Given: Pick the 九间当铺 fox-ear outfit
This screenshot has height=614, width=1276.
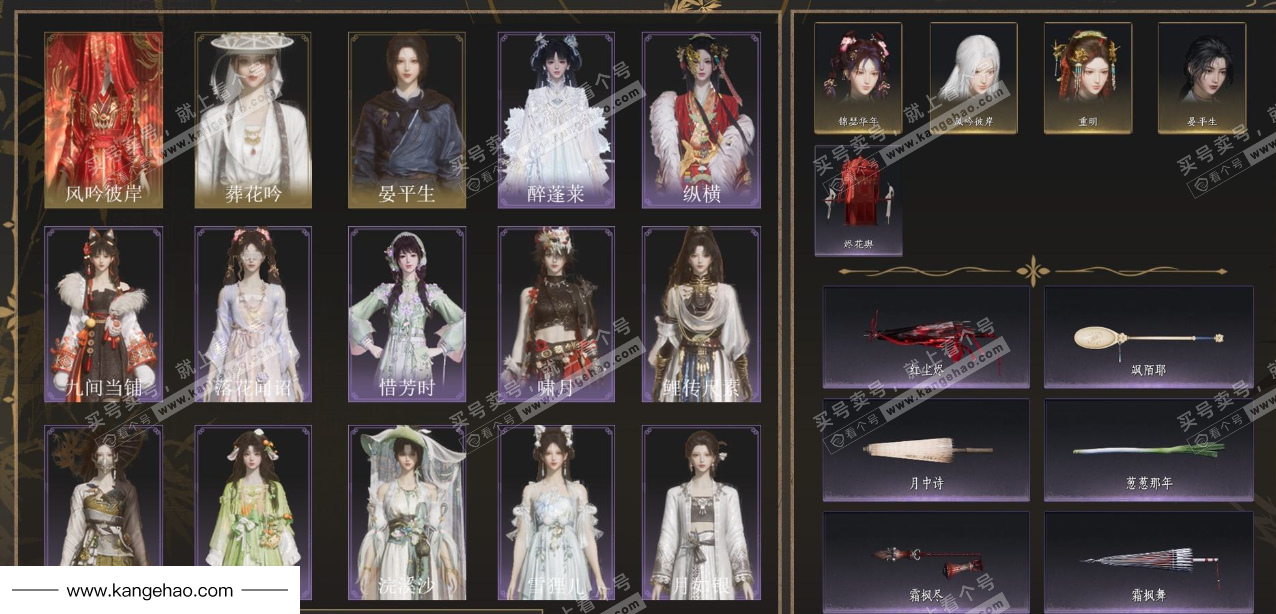Looking at the screenshot, I should click(x=104, y=314).
